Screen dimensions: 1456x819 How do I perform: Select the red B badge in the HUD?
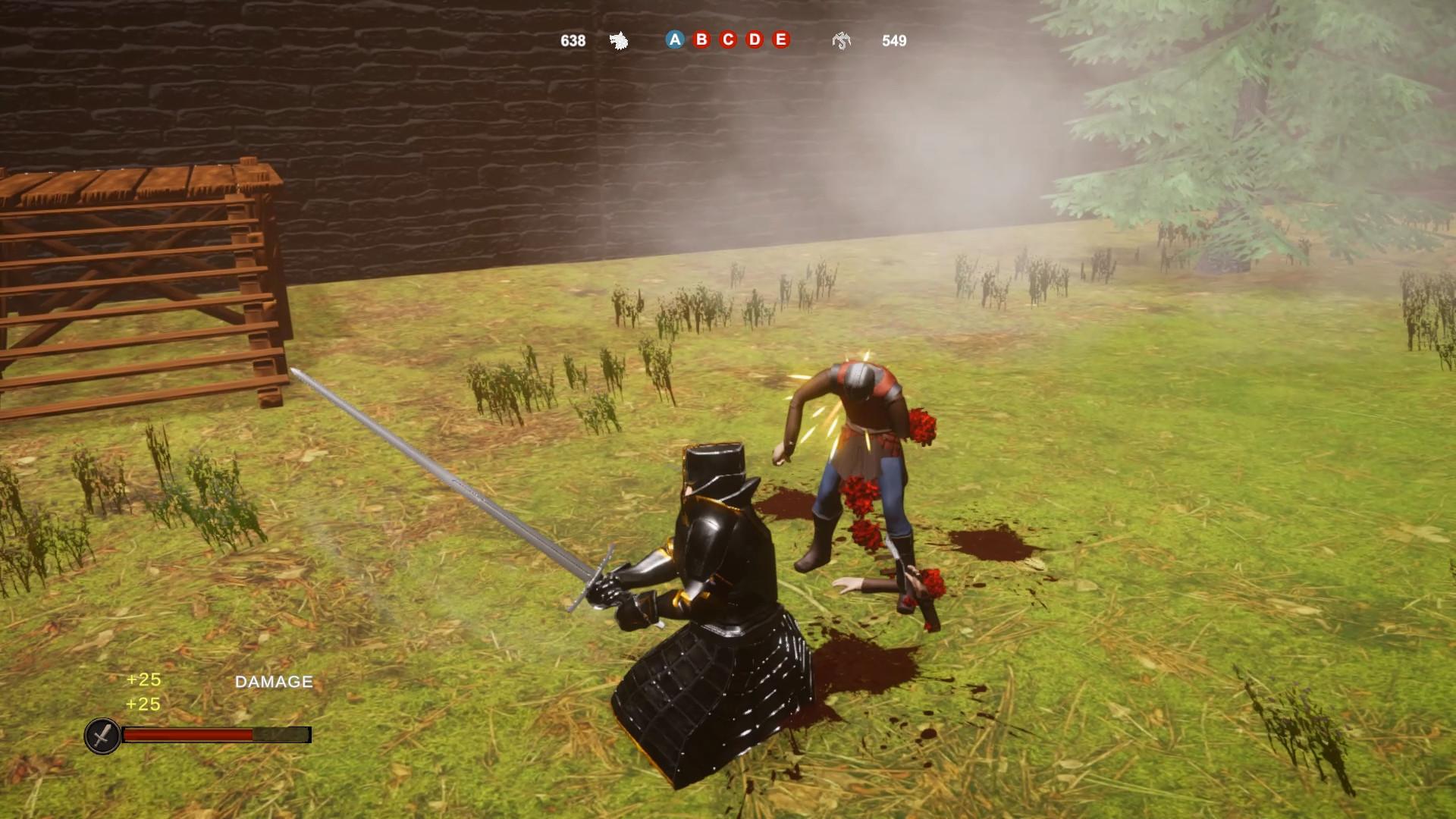[701, 40]
